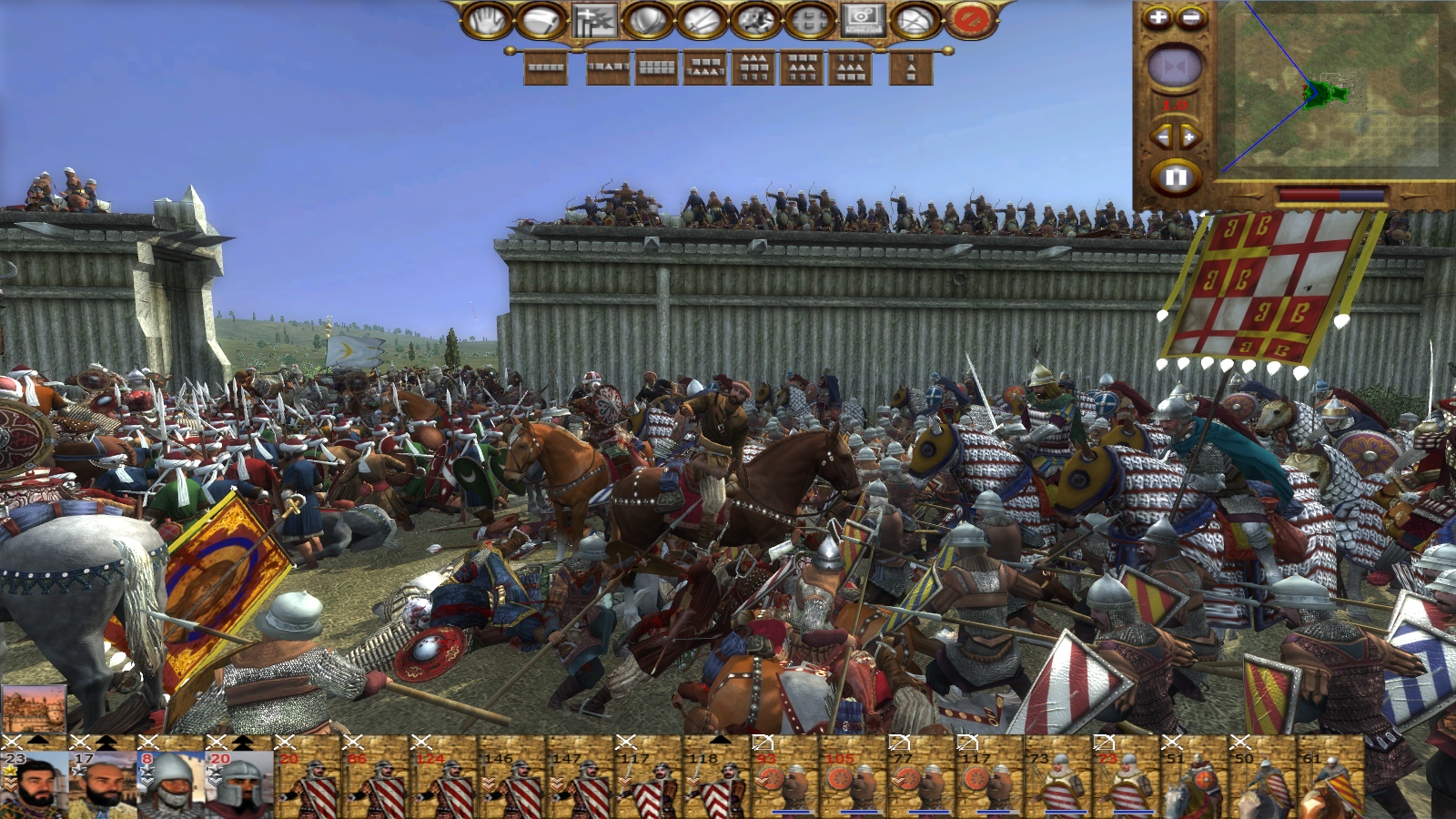The width and height of the screenshot is (1456, 819).
Task: Toggle the run mode button
Action: pyautogui.click(x=754, y=20)
